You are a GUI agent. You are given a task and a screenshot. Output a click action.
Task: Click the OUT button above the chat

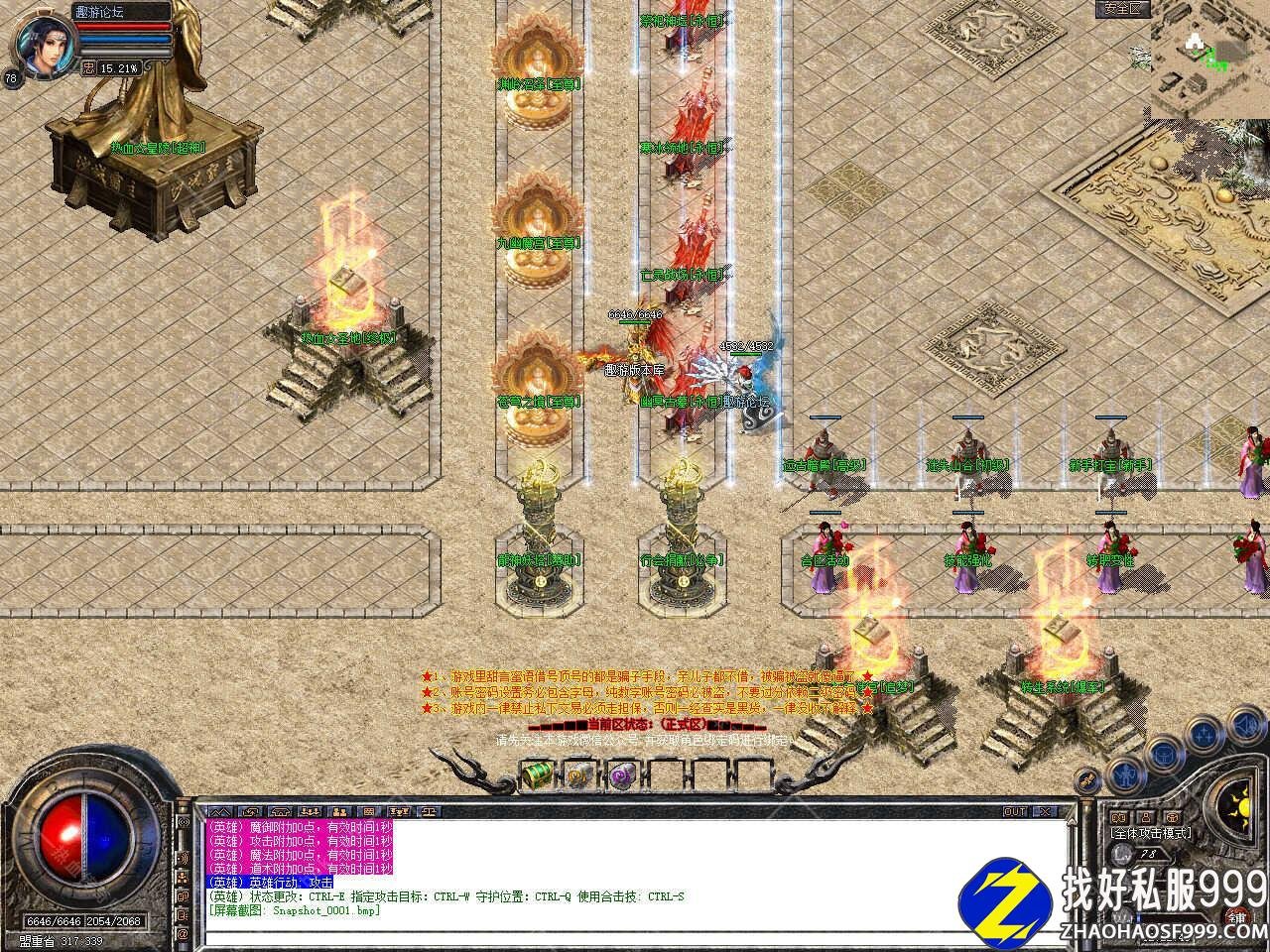[1015, 811]
